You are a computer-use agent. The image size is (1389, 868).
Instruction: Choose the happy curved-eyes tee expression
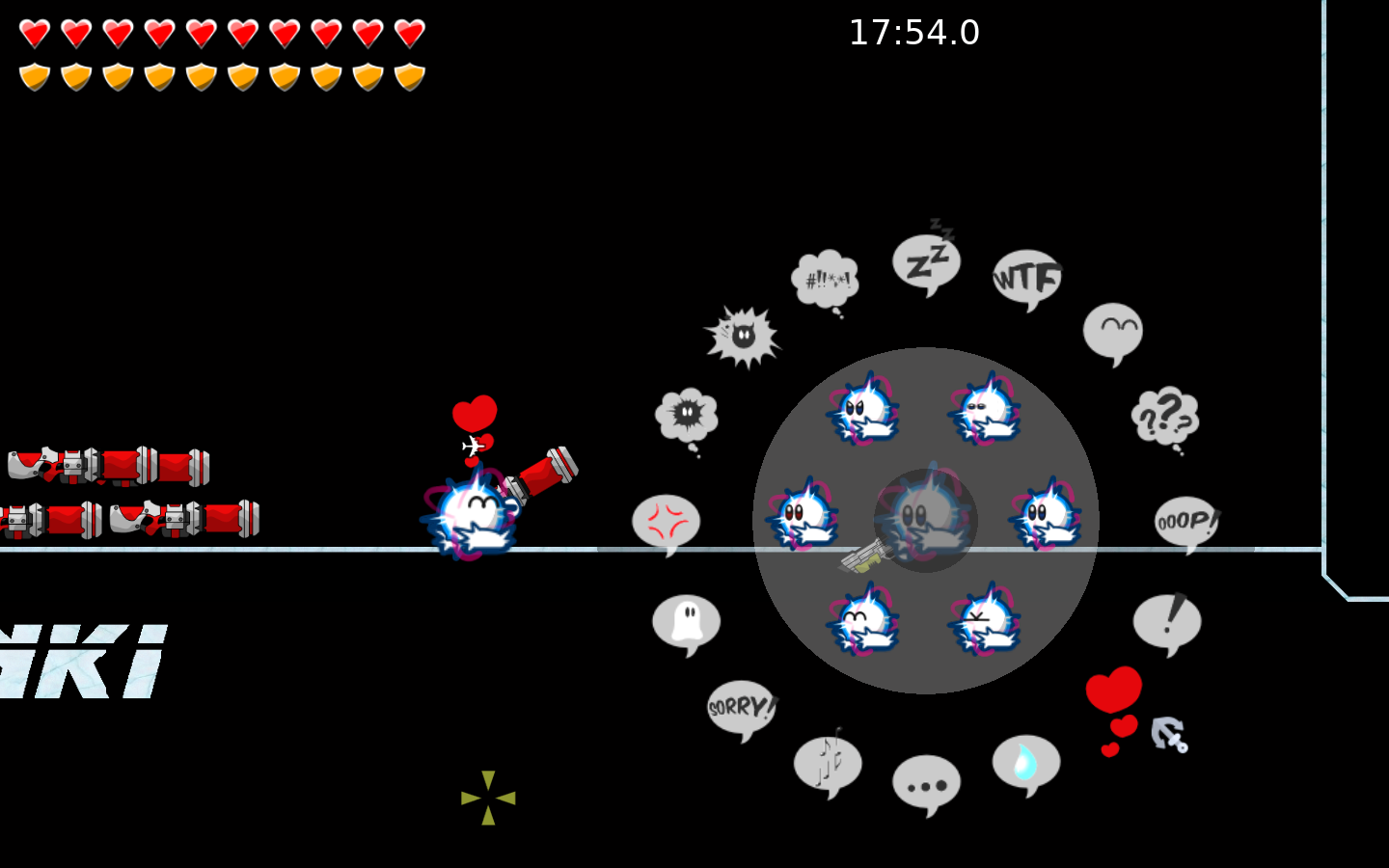[862, 620]
